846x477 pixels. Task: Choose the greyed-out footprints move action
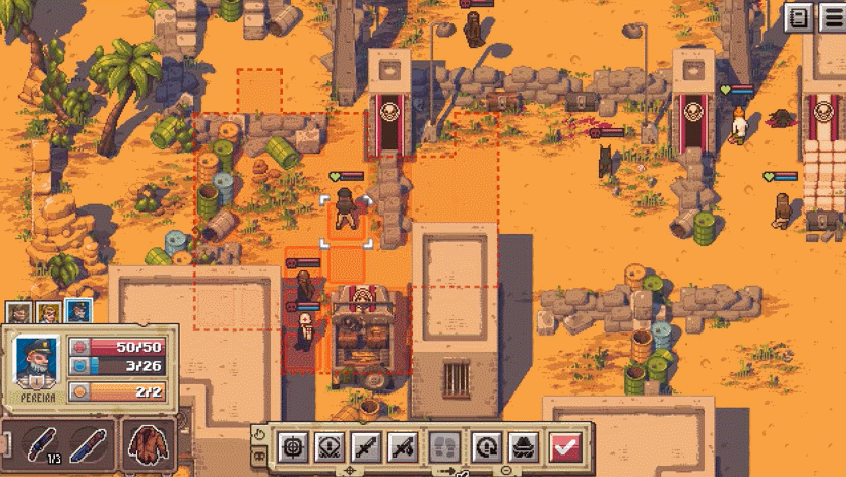pos(445,445)
